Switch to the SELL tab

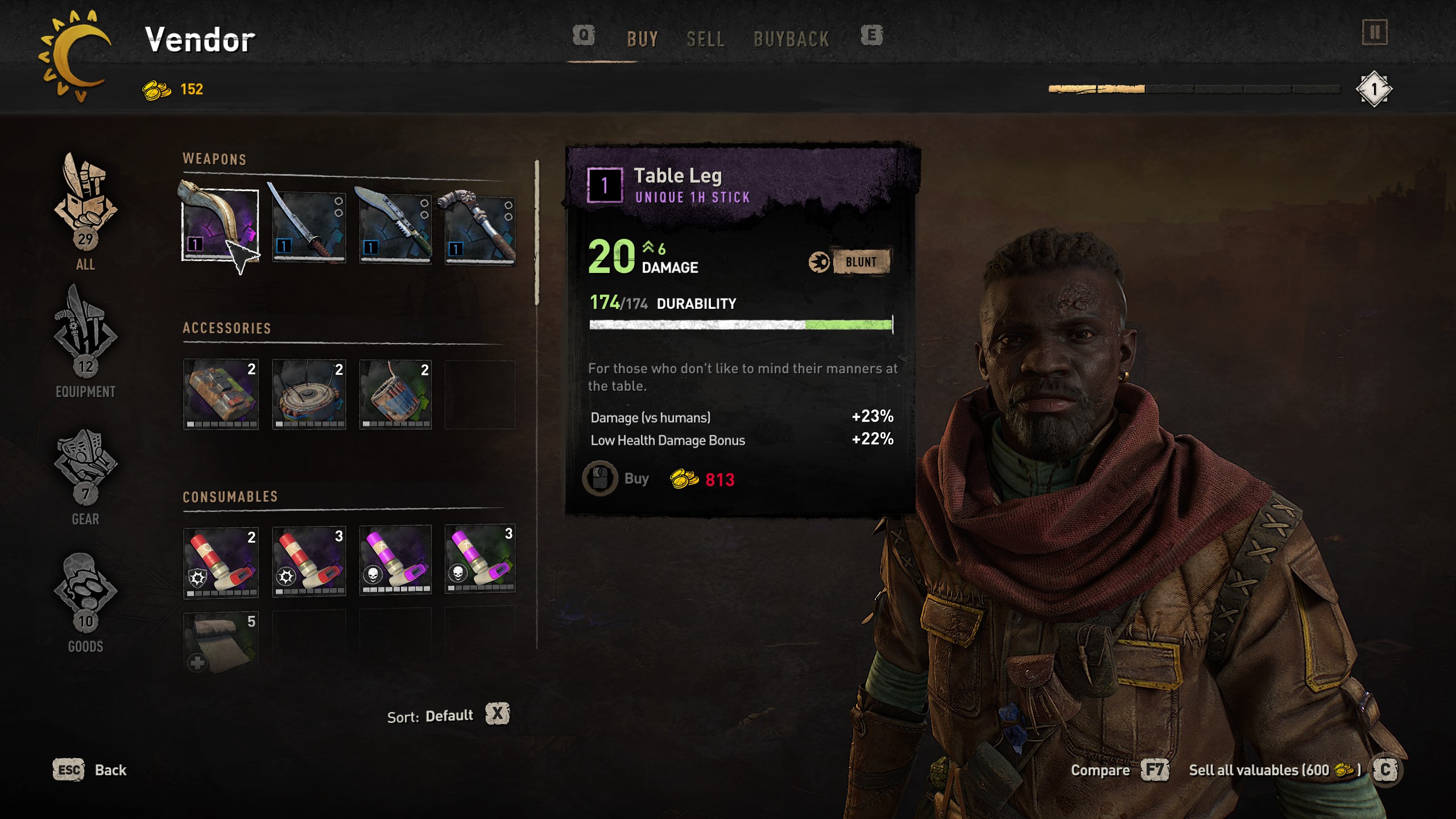pyautogui.click(x=705, y=39)
